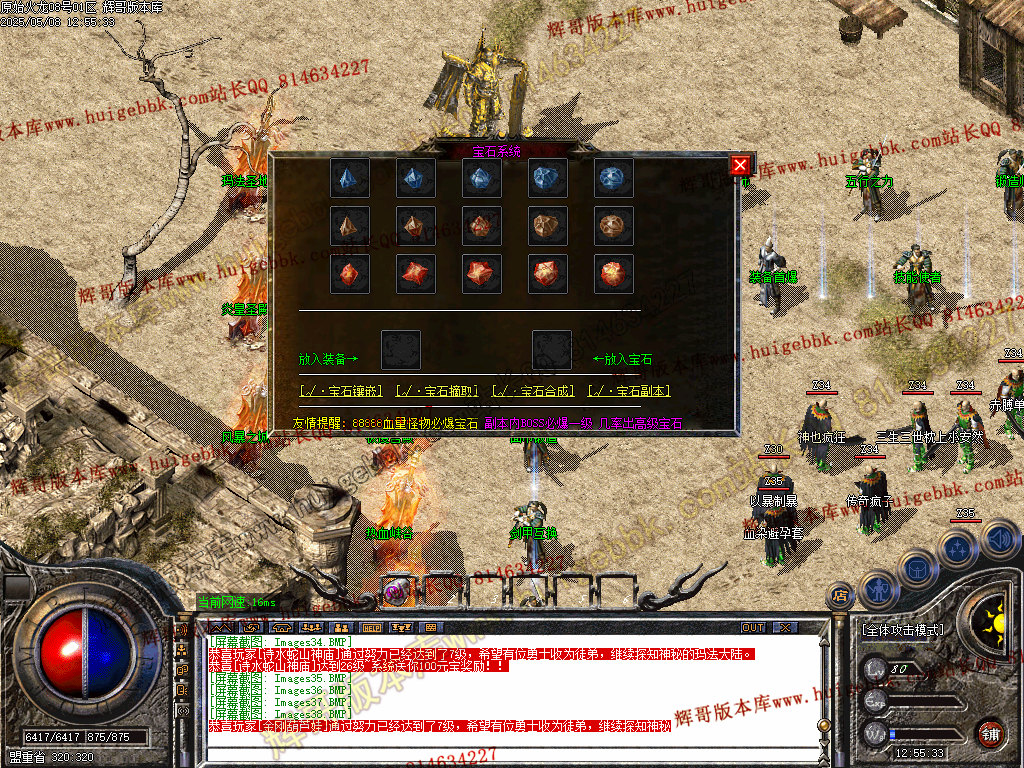Choose the largest round brown gem

[614, 226]
